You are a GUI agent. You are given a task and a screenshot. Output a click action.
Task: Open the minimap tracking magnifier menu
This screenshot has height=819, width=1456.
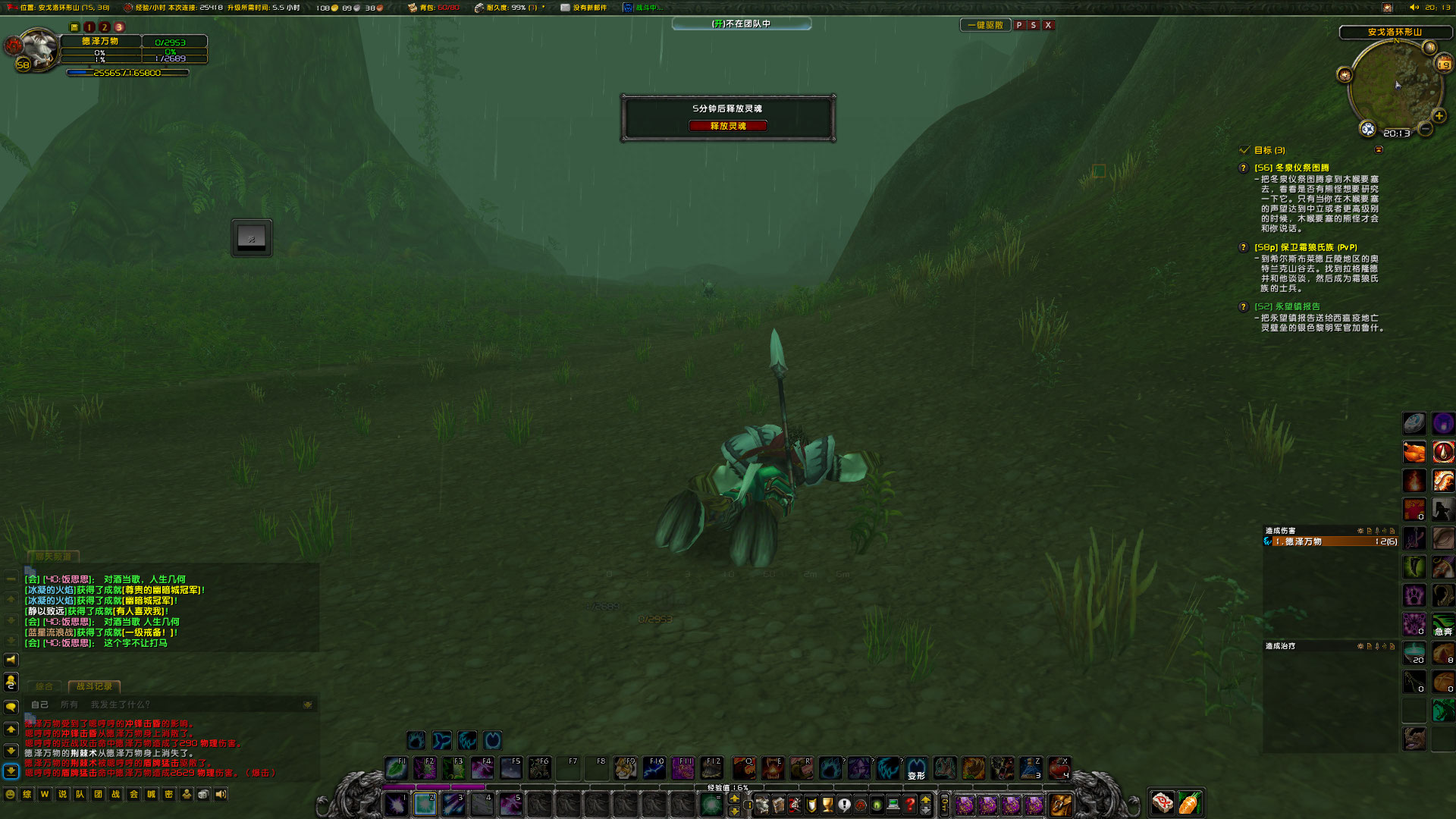[x=1367, y=129]
